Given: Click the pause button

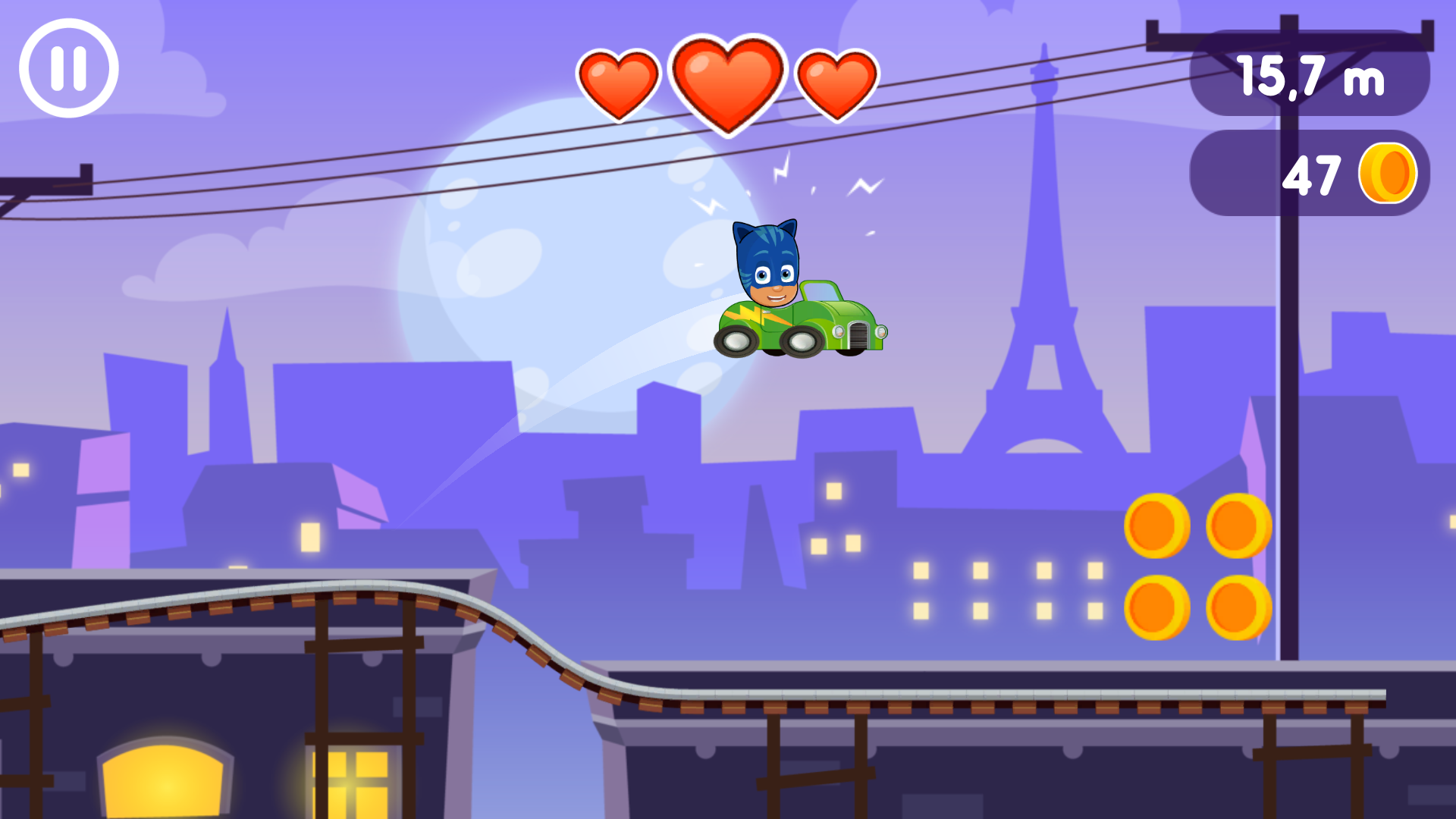Looking at the screenshot, I should [68, 67].
